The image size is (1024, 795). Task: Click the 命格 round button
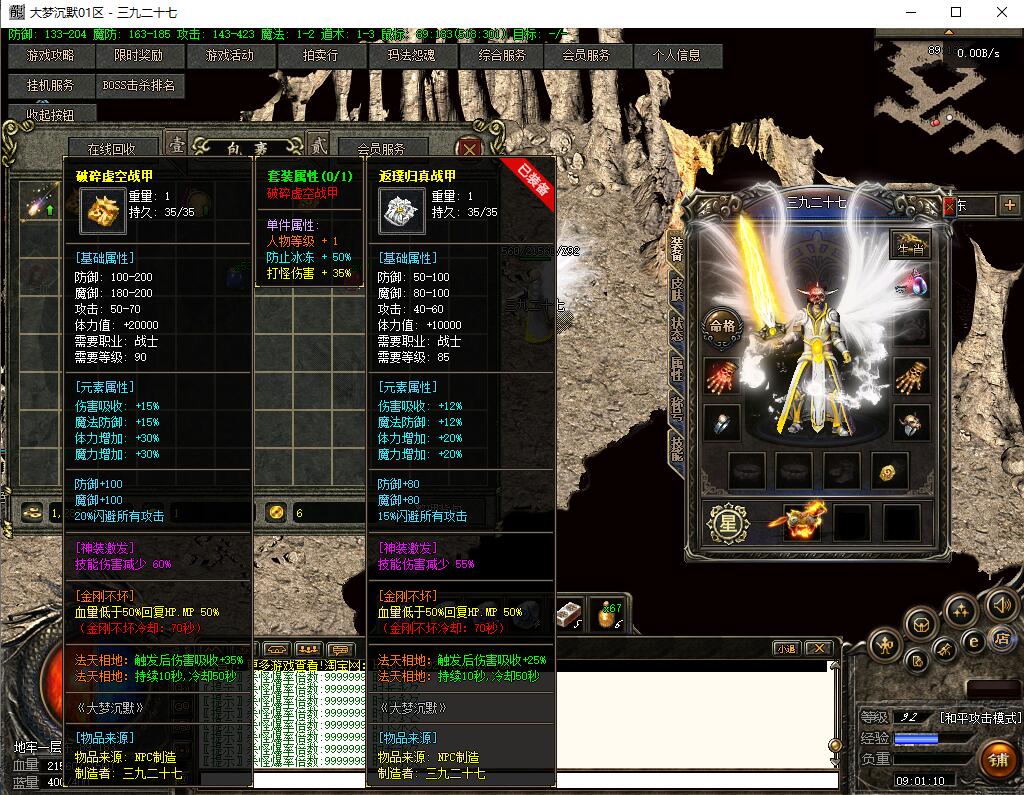[722, 325]
